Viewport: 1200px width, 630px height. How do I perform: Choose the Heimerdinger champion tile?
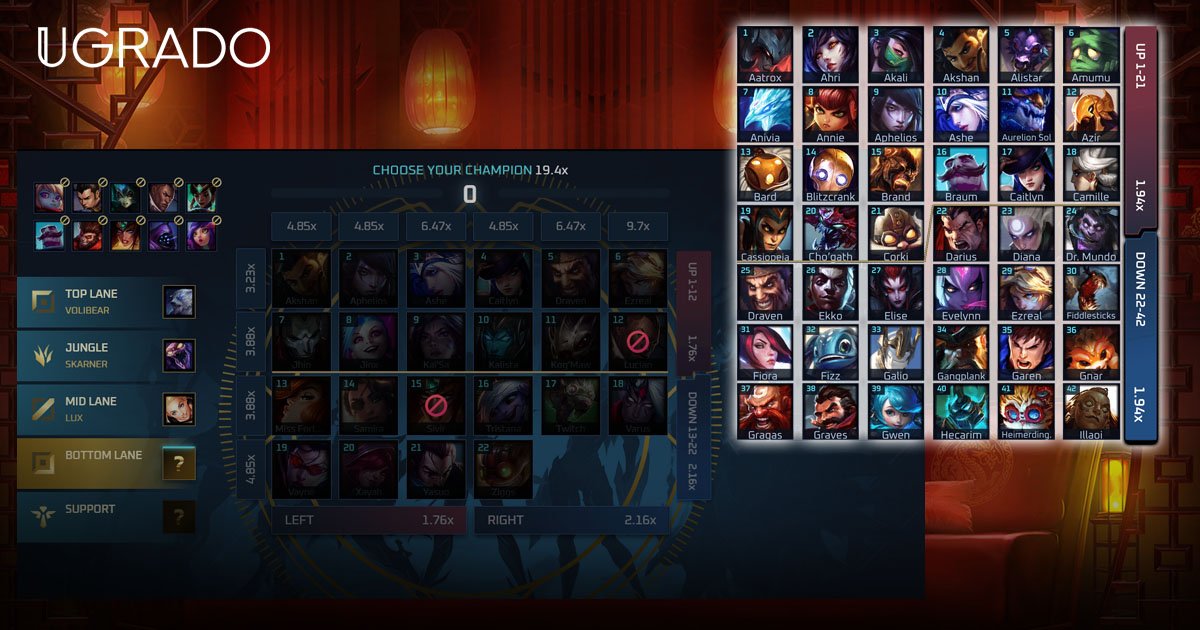pyautogui.click(x=1026, y=412)
